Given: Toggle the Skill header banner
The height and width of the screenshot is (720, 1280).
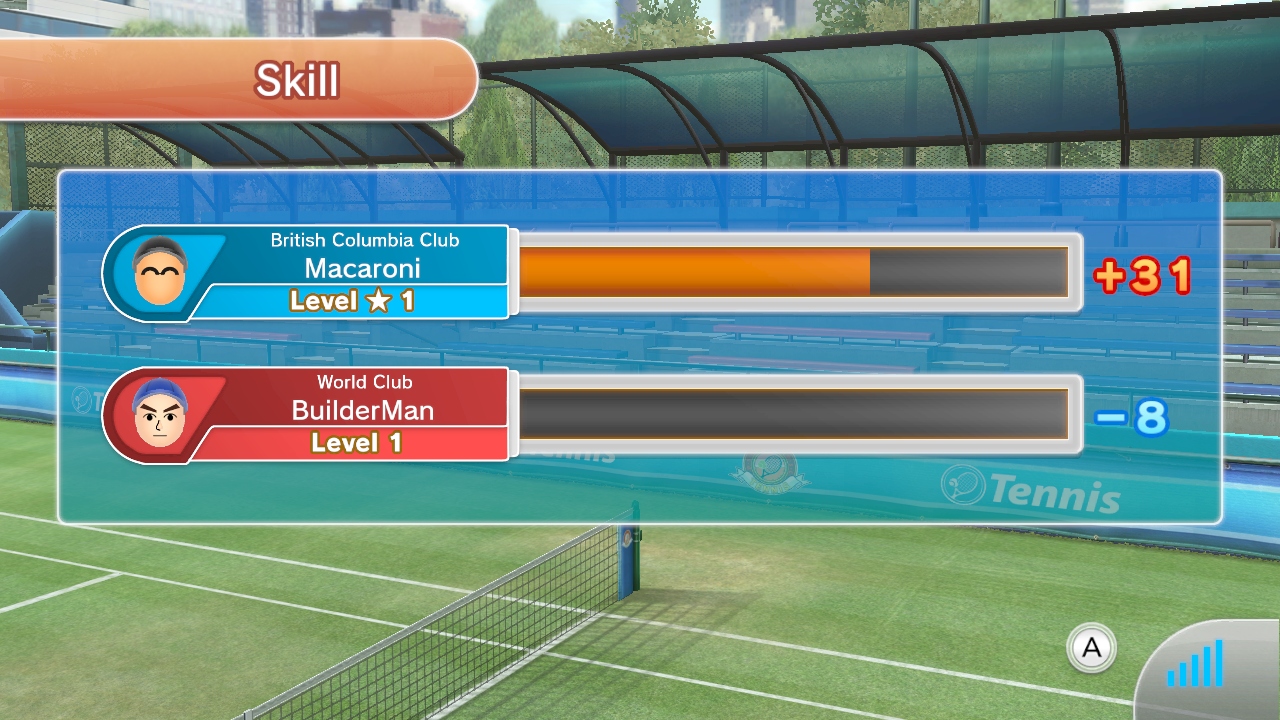Looking at the screenshot, I should tap(240, 80).
